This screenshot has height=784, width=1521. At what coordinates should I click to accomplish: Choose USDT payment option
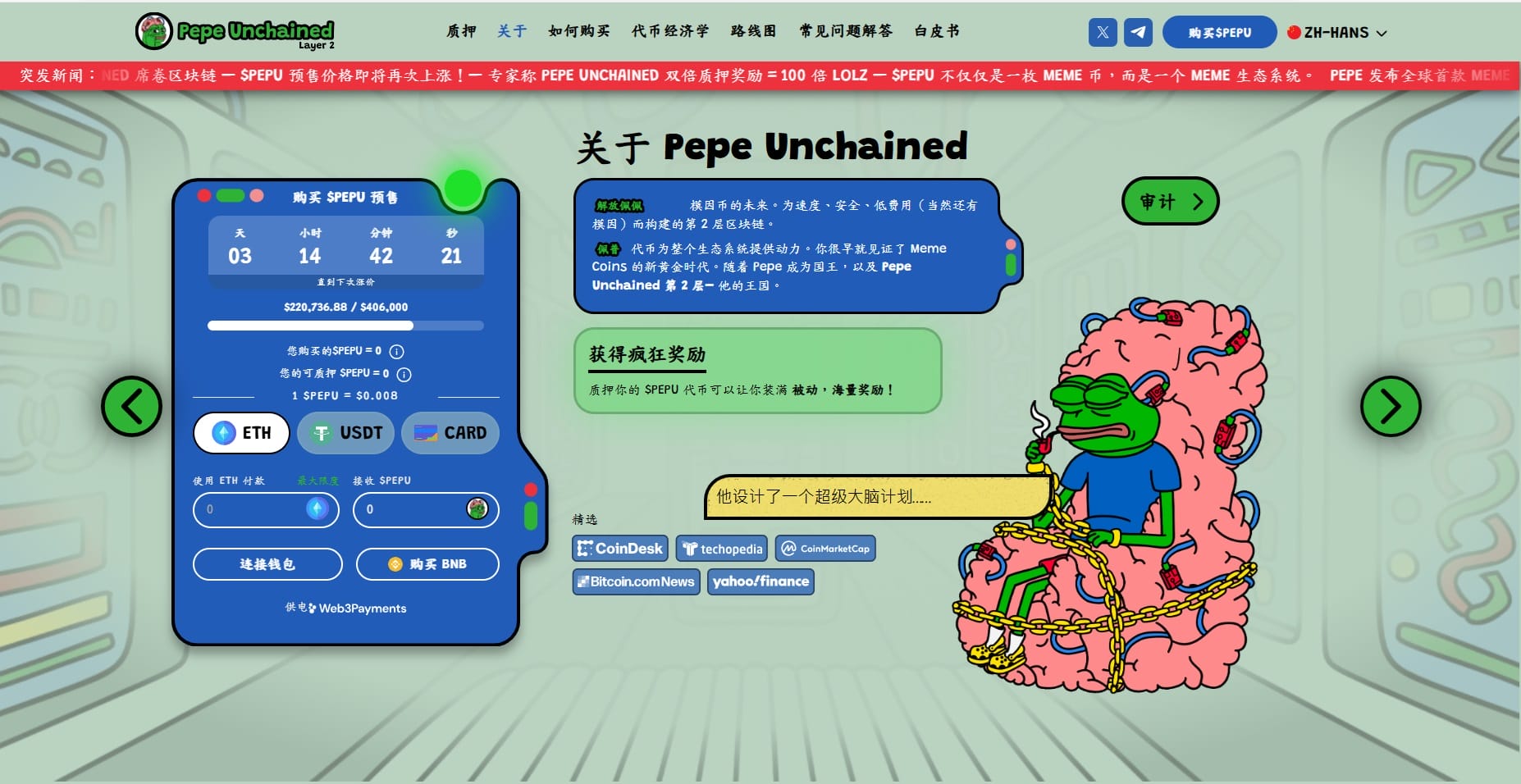point(345,433)
